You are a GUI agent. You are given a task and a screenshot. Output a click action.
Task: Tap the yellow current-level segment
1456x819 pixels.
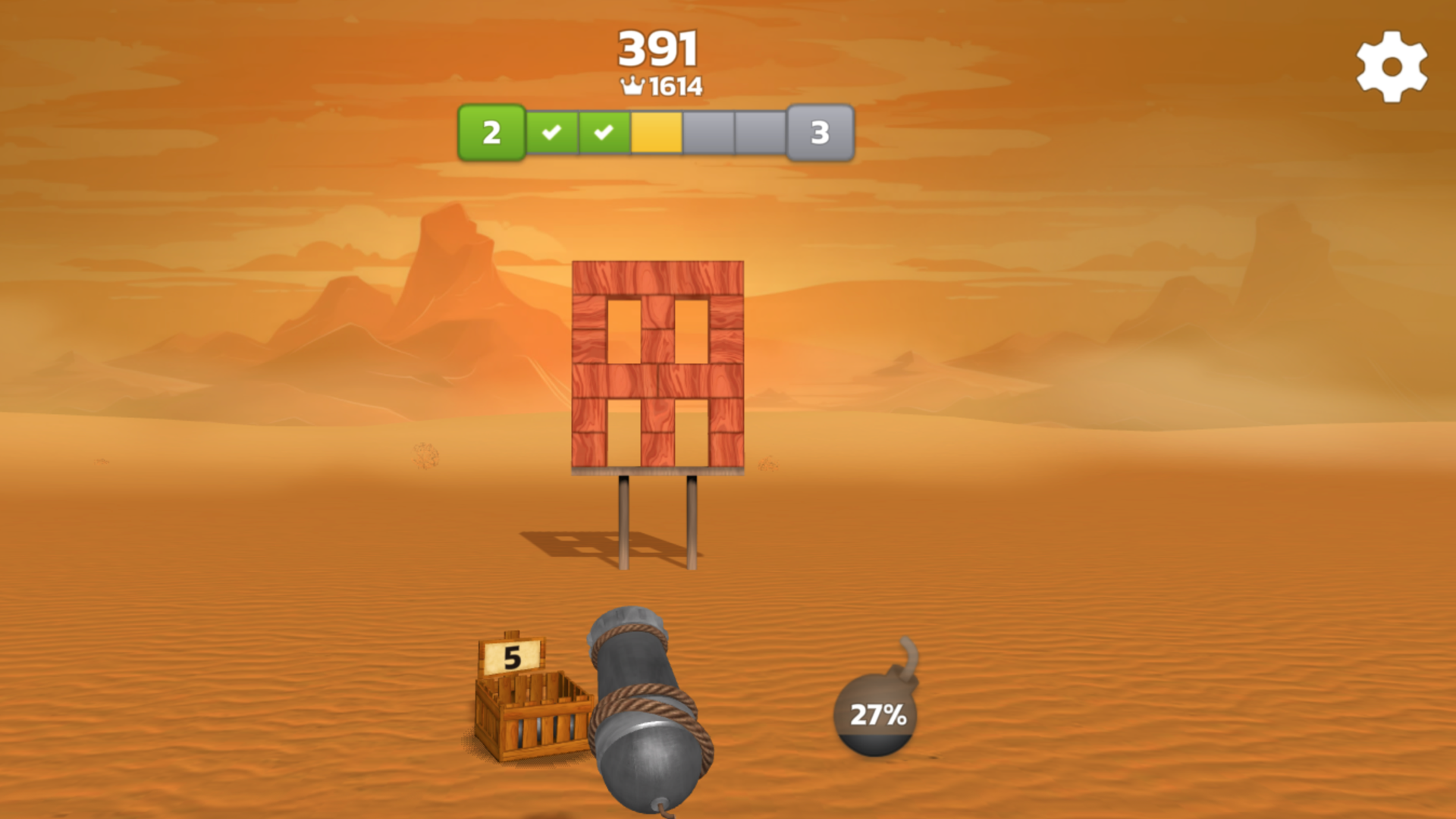click(655, 133)
